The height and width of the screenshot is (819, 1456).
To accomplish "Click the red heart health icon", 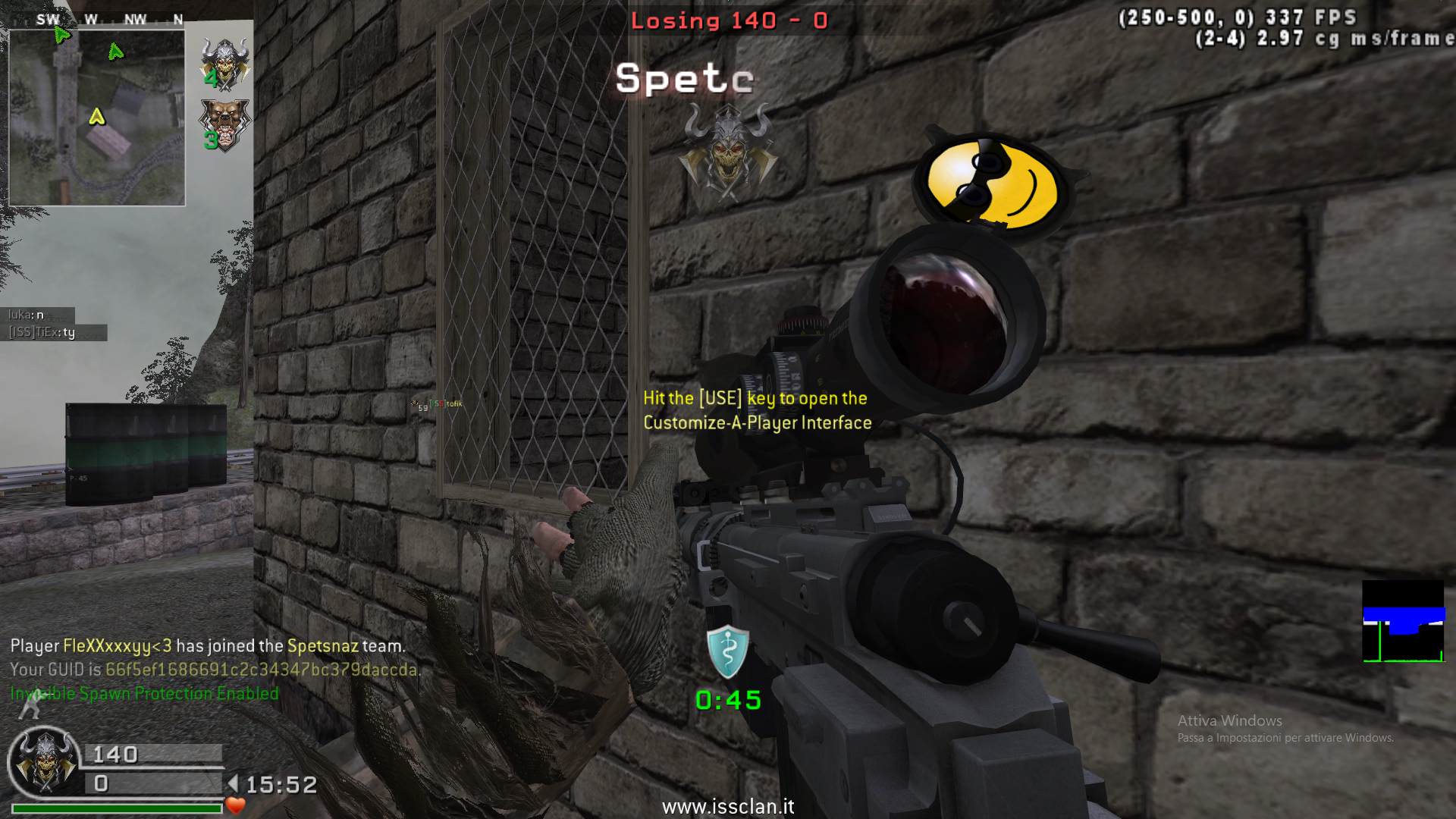I will 236,805.
